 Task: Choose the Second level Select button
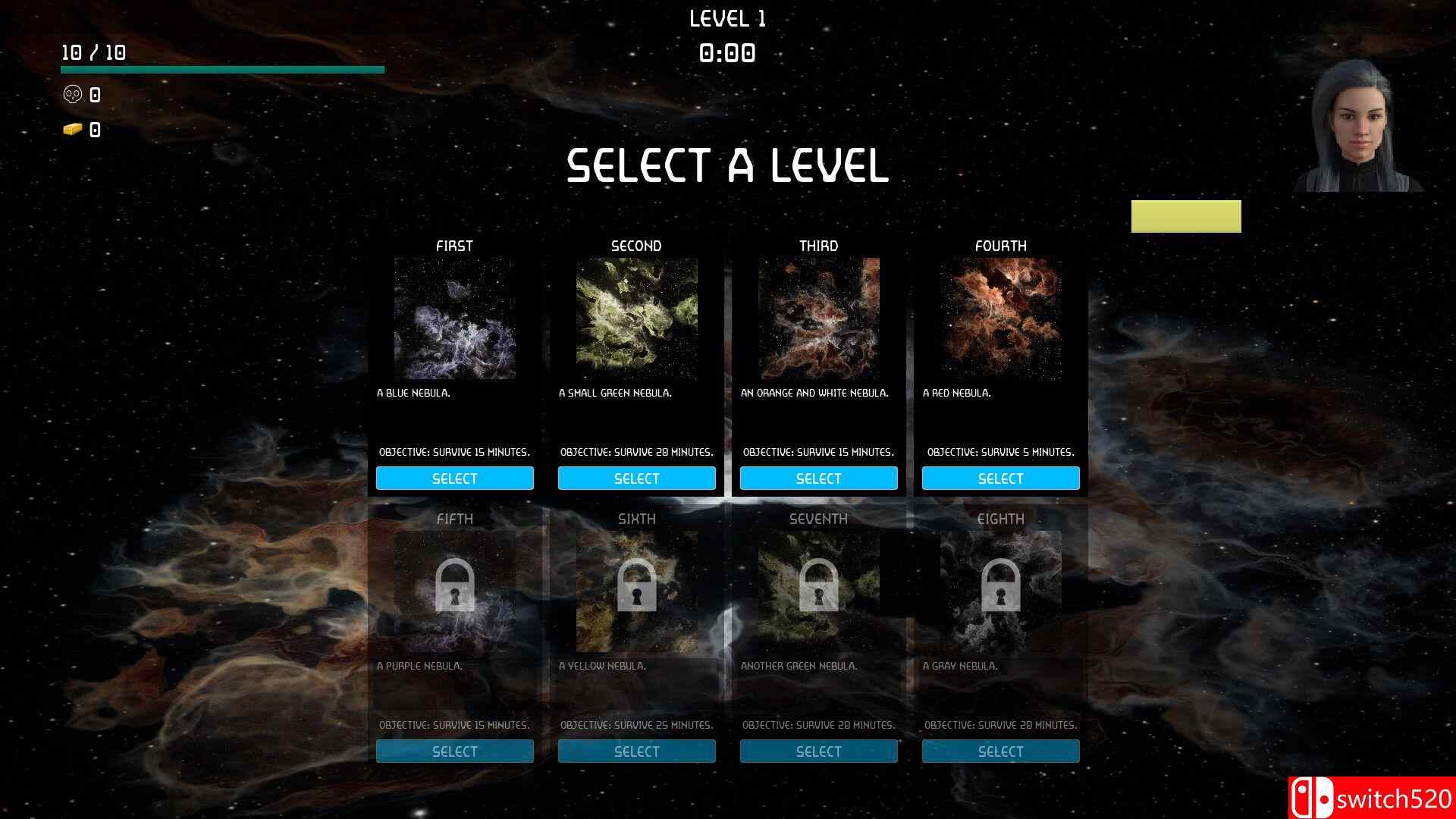point(636,479)
